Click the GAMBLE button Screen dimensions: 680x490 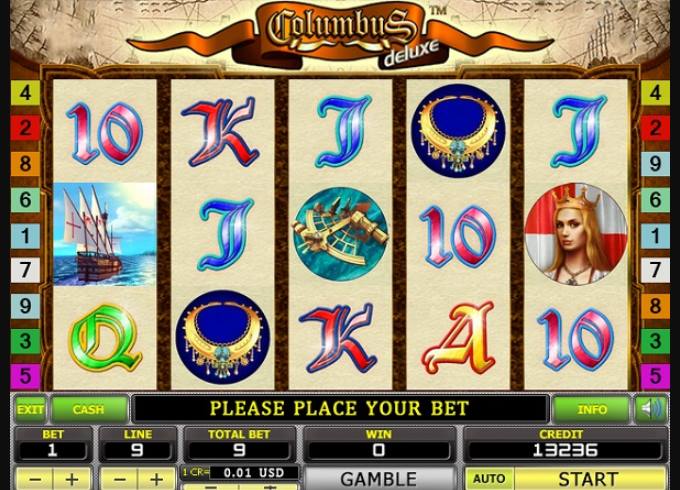pos(378,479)
